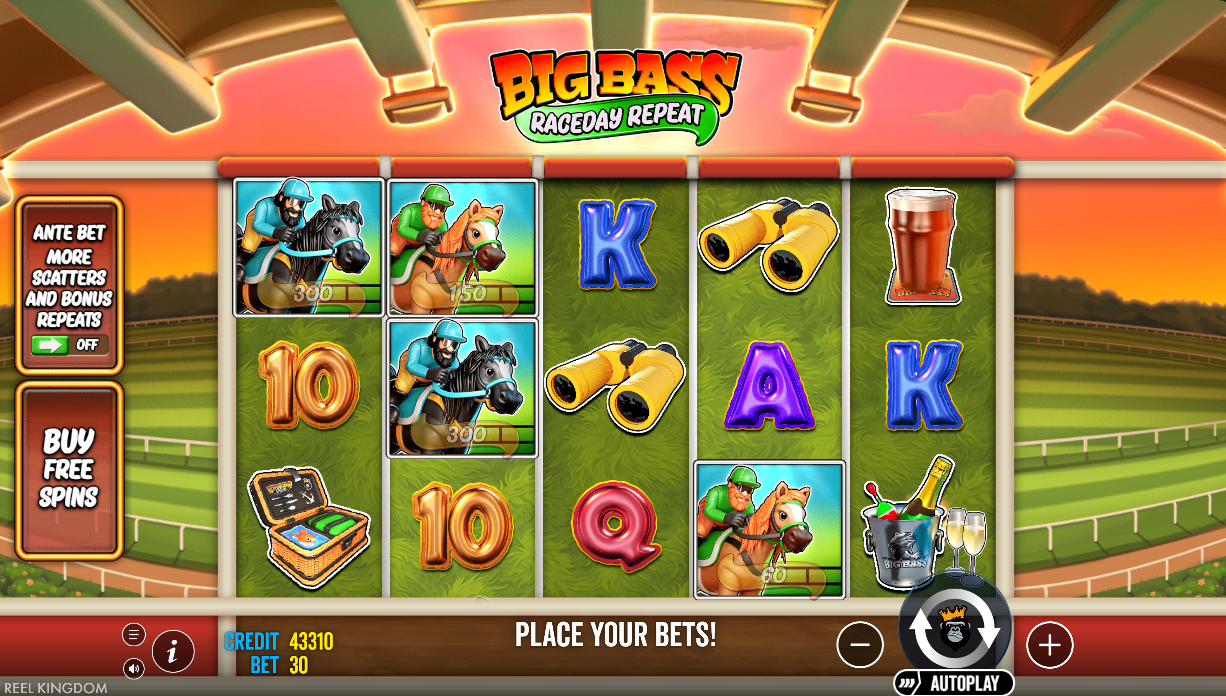The width and height of the screenshot is (1226, 696).
Task: Spin the reels with the spin button
Action: 954,627
